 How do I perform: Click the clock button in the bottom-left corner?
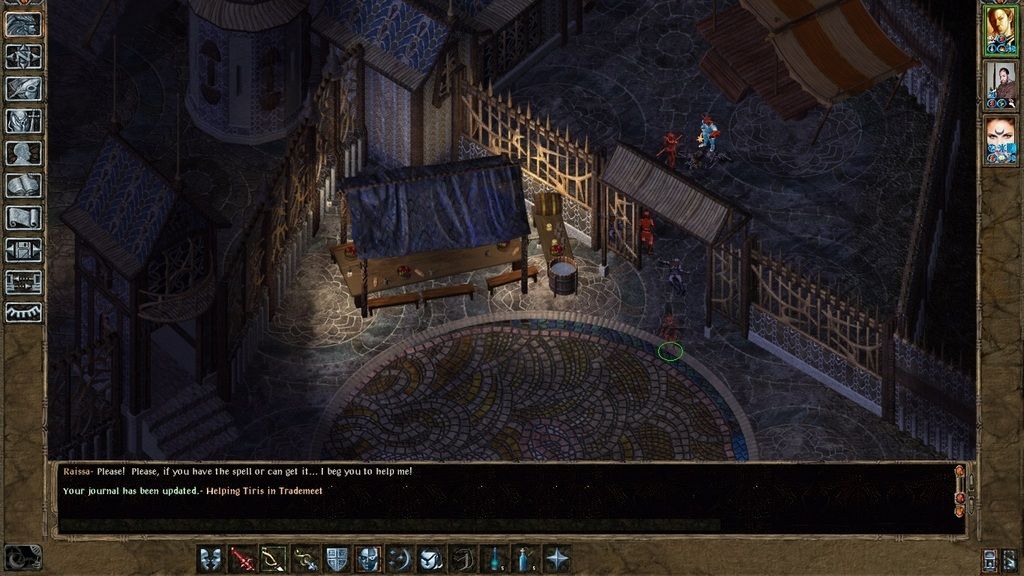(22, 557)
